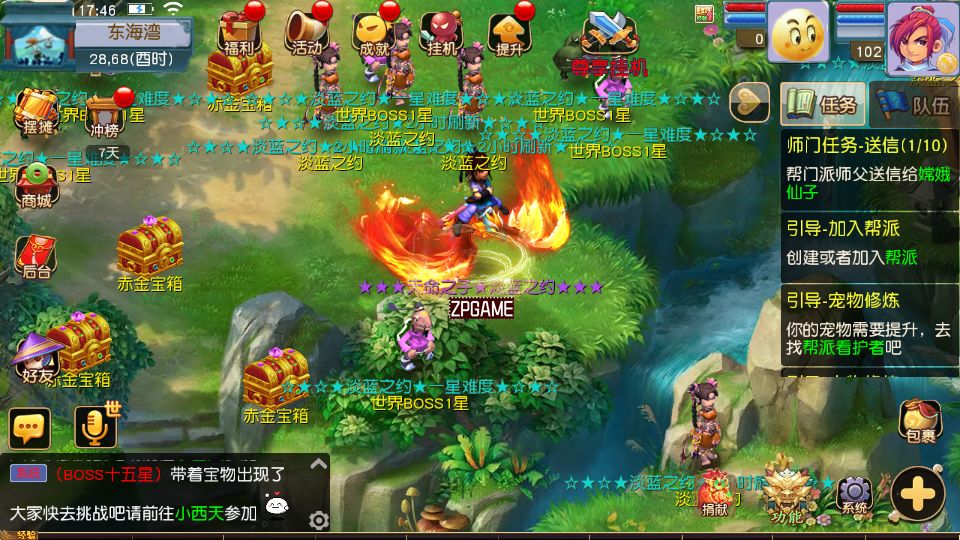Select the 师门任务-送信 quest entry
Screen dimensions: 960x540
866,160
